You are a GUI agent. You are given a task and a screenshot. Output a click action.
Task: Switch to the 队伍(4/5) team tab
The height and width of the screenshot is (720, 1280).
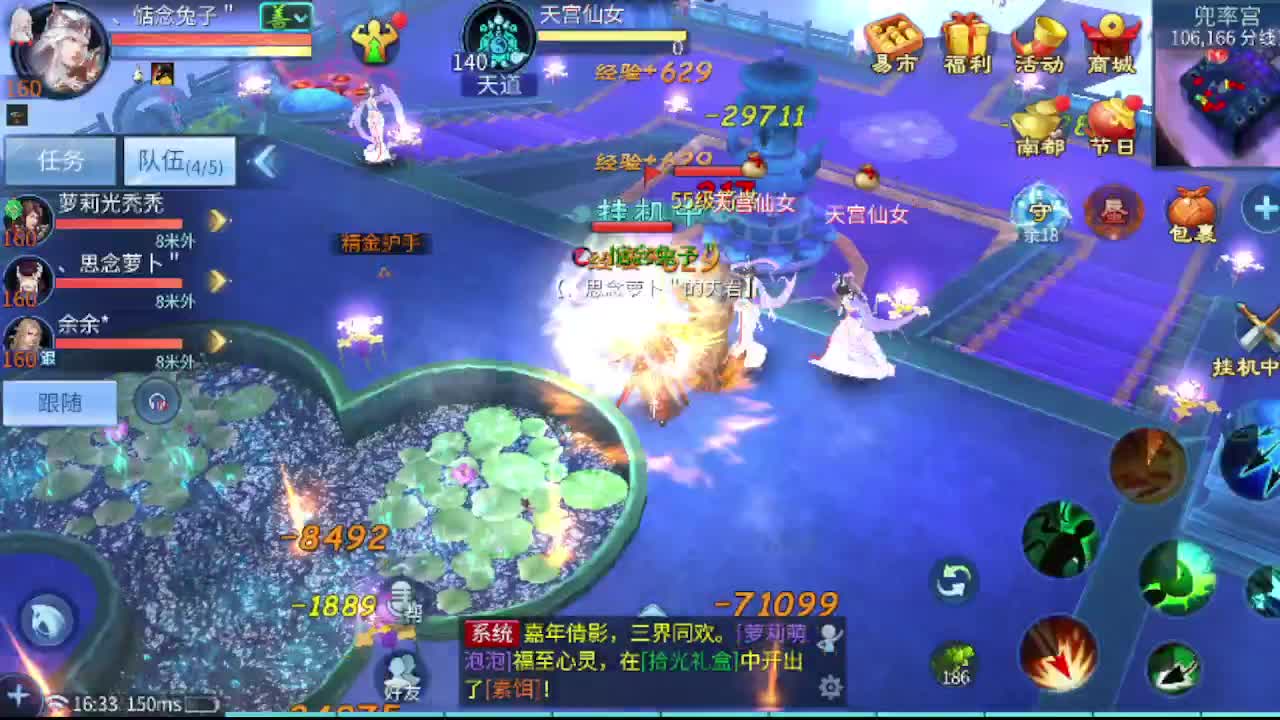[178, 160]
